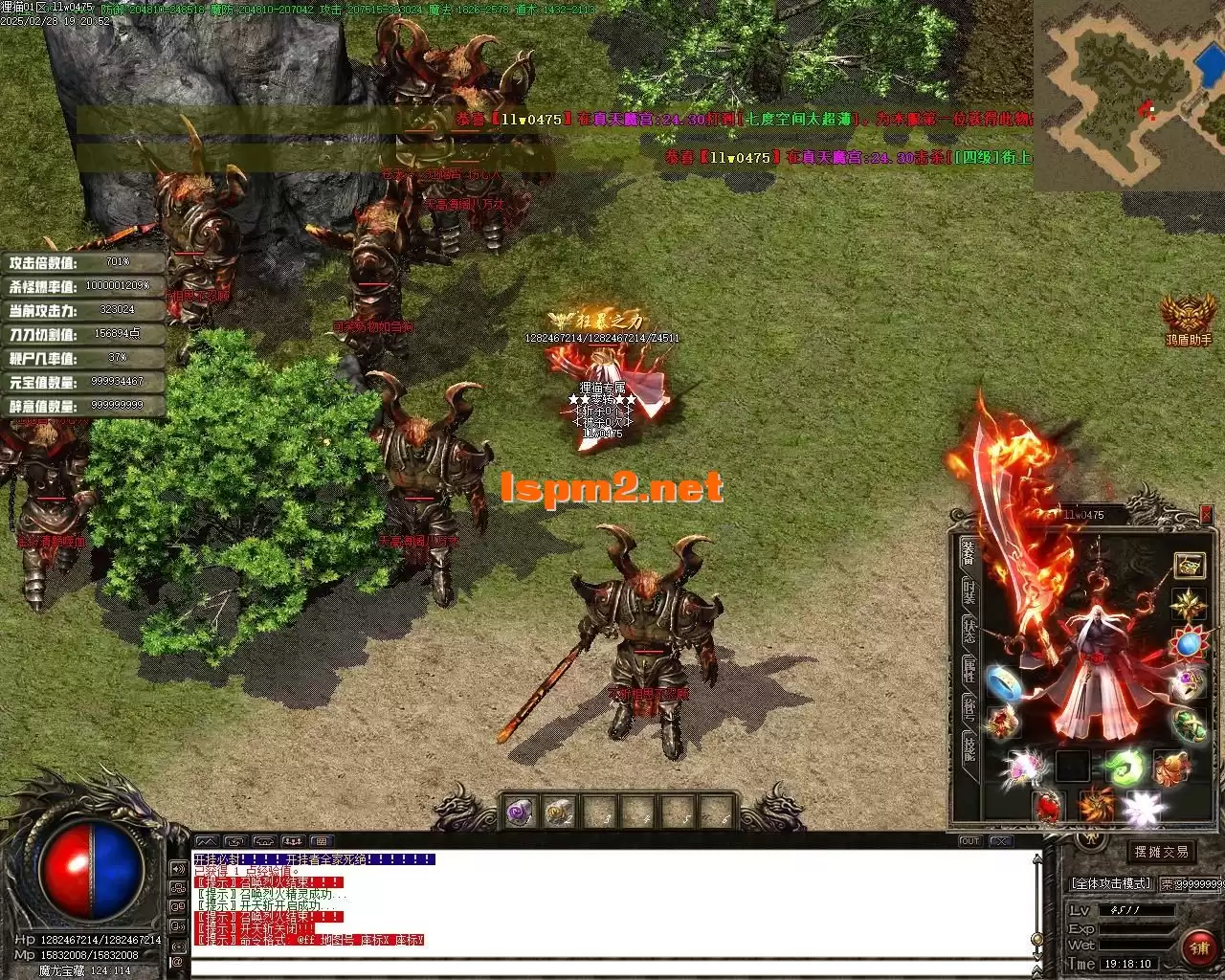This screenshot has height=980, width=1225.
Task: Select the 属性 attributes tab
Action: (969, 670)
